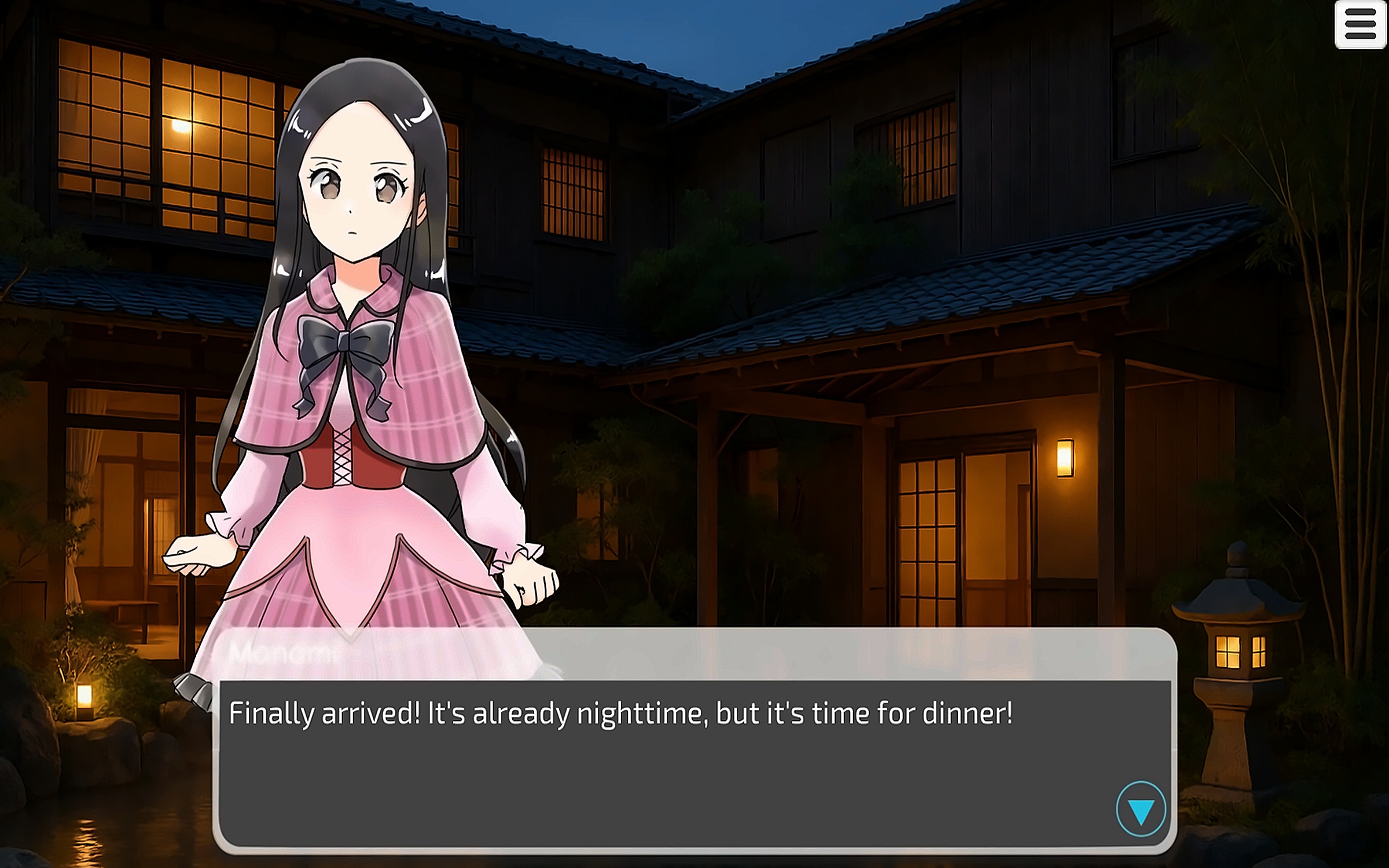
Task: Advance dialogue with the blue arrow button
Action: (1141, 810)
